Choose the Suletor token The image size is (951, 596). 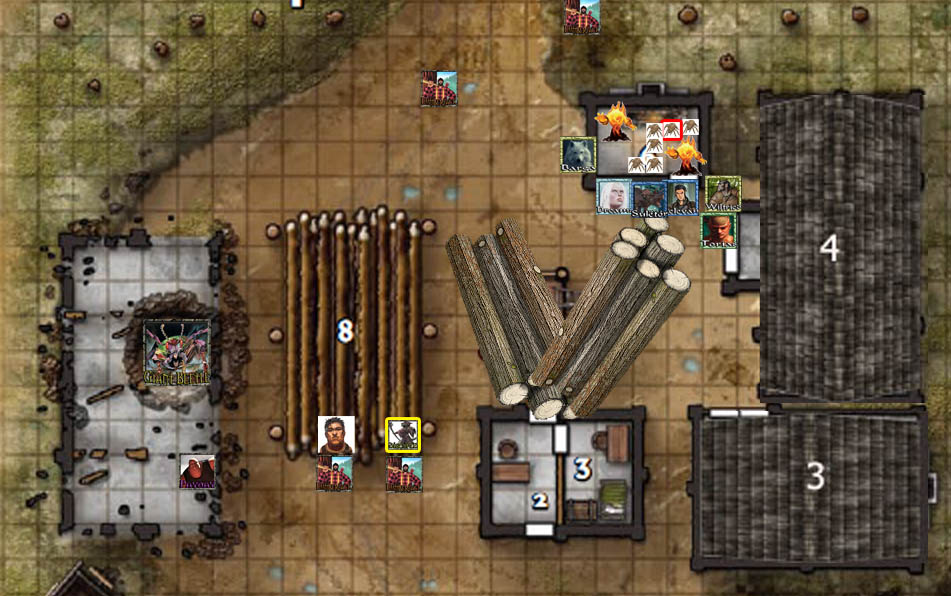pos(648,198)
